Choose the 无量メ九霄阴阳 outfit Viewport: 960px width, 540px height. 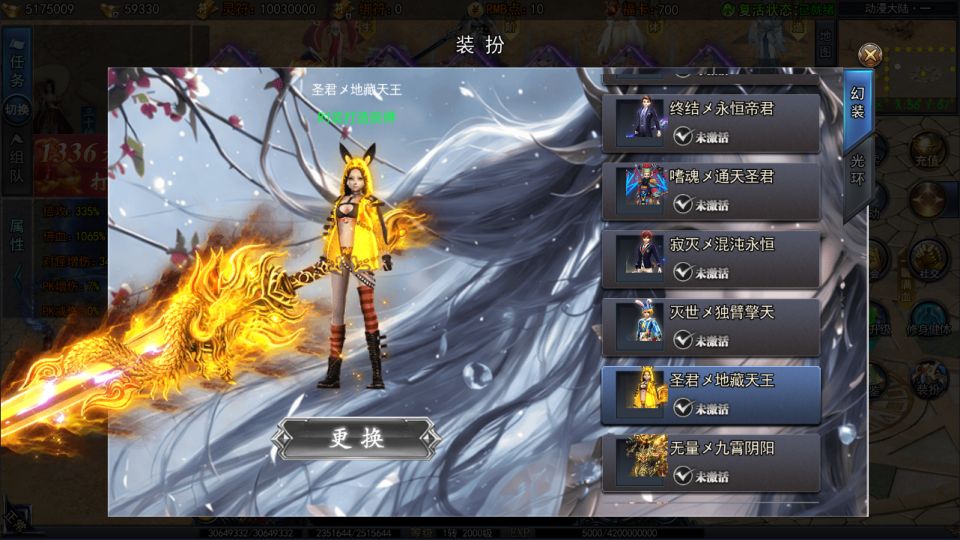[710, 462]
